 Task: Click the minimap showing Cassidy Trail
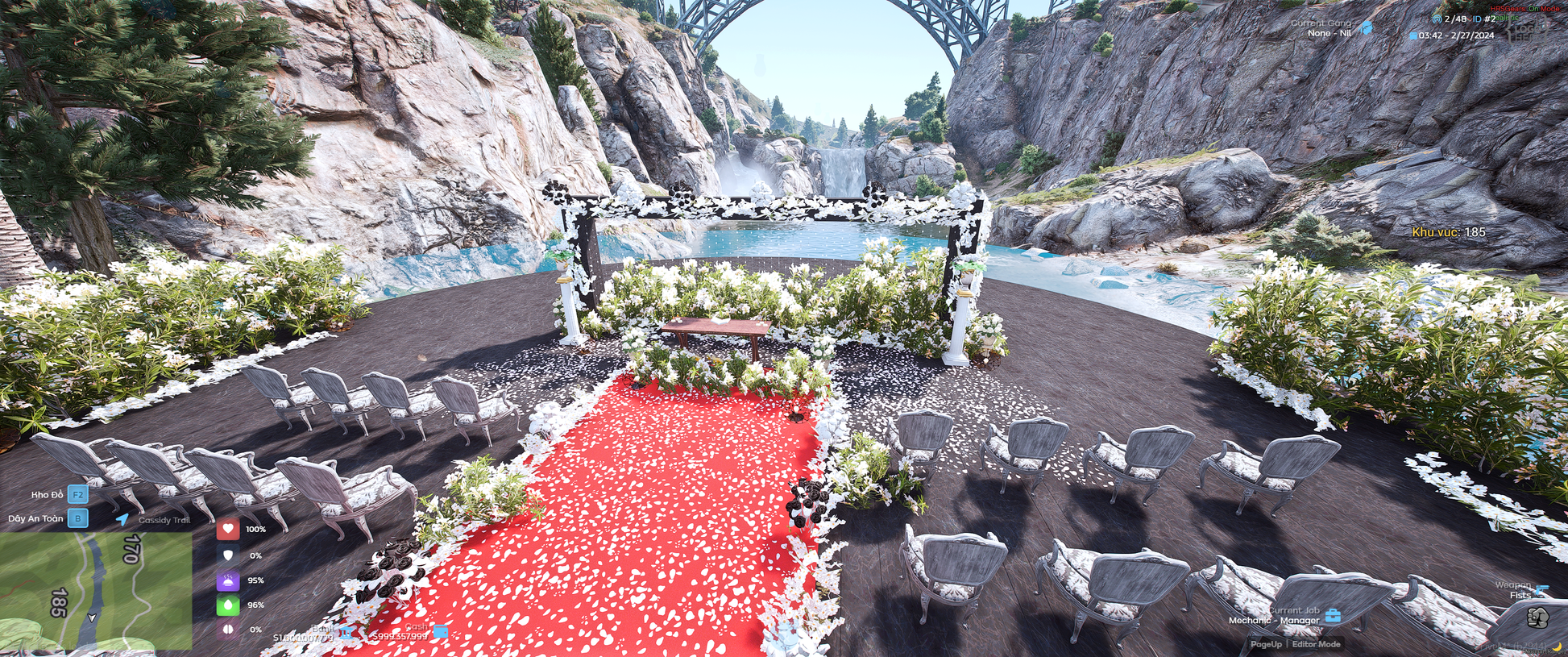(95, 591)
